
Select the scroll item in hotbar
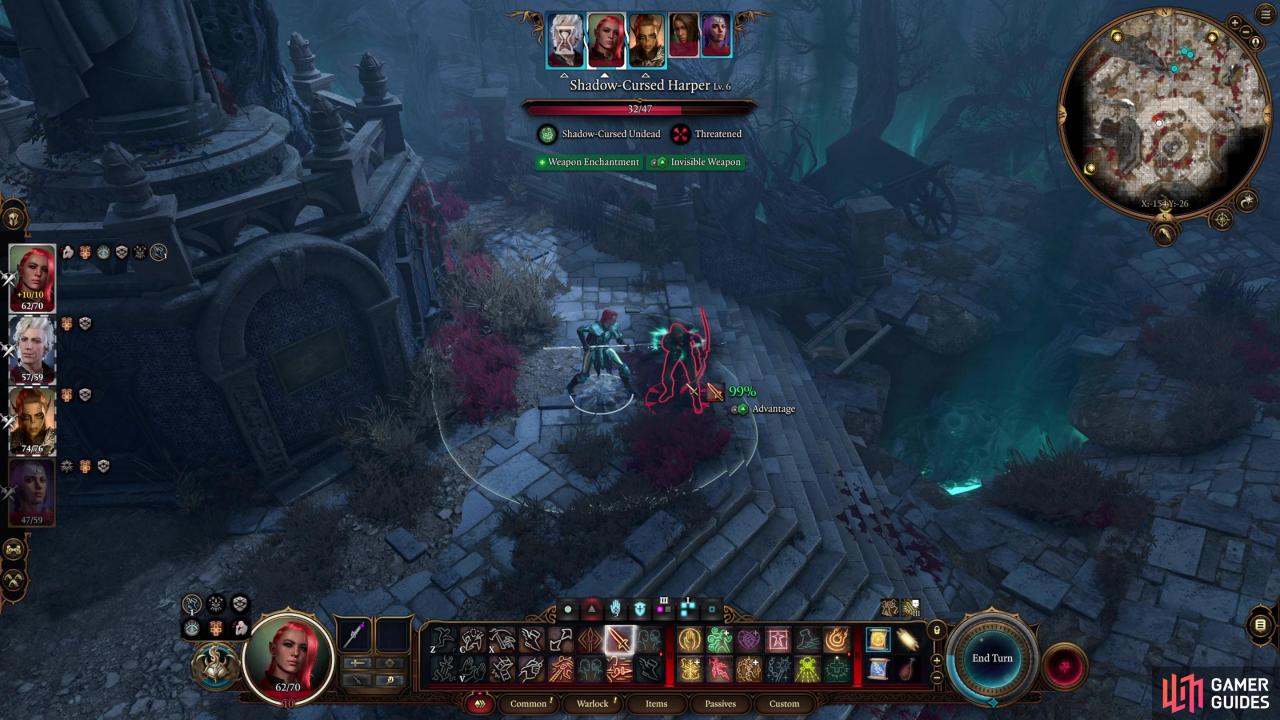pos(878,640)
